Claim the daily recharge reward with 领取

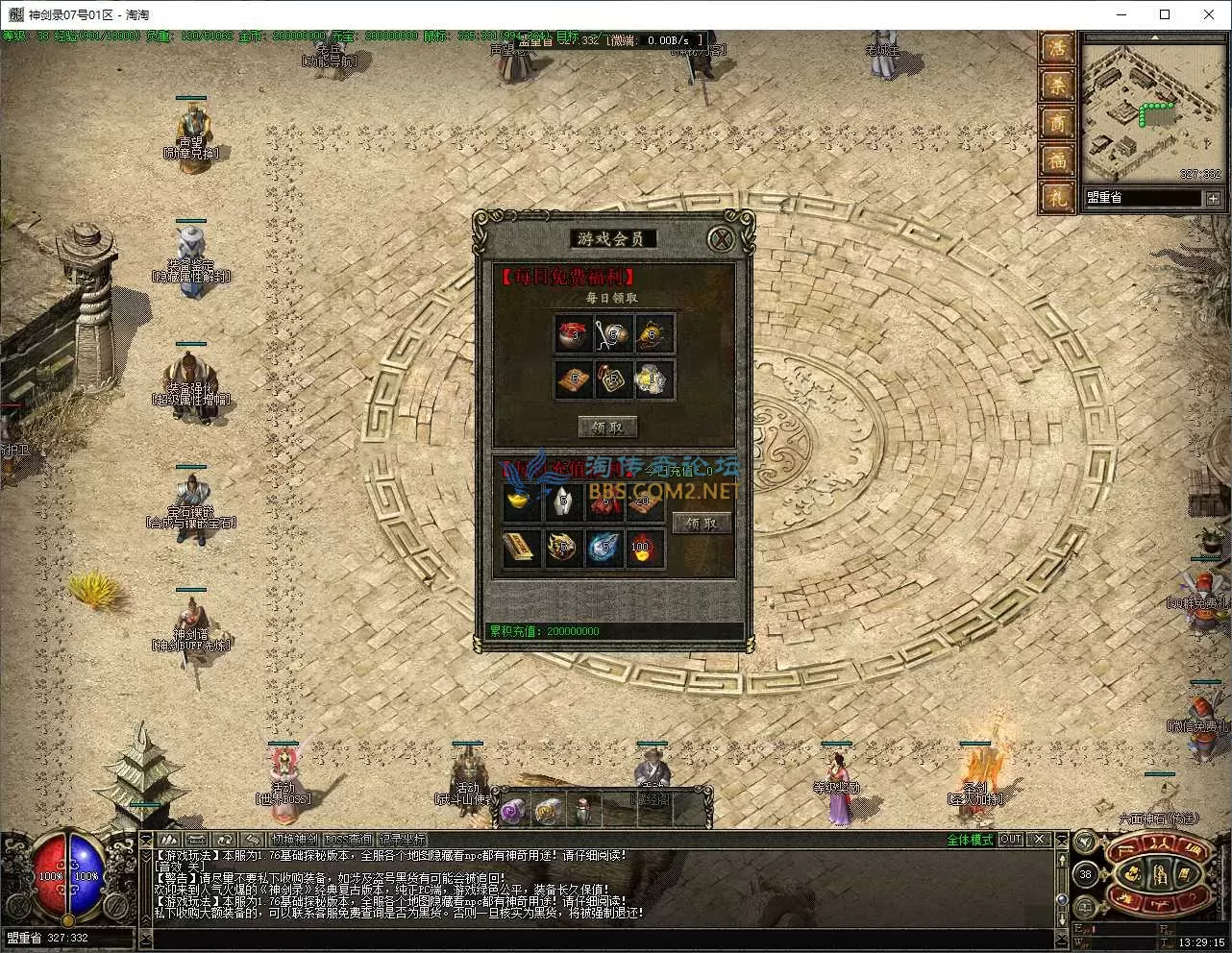[x=702, y=523]
